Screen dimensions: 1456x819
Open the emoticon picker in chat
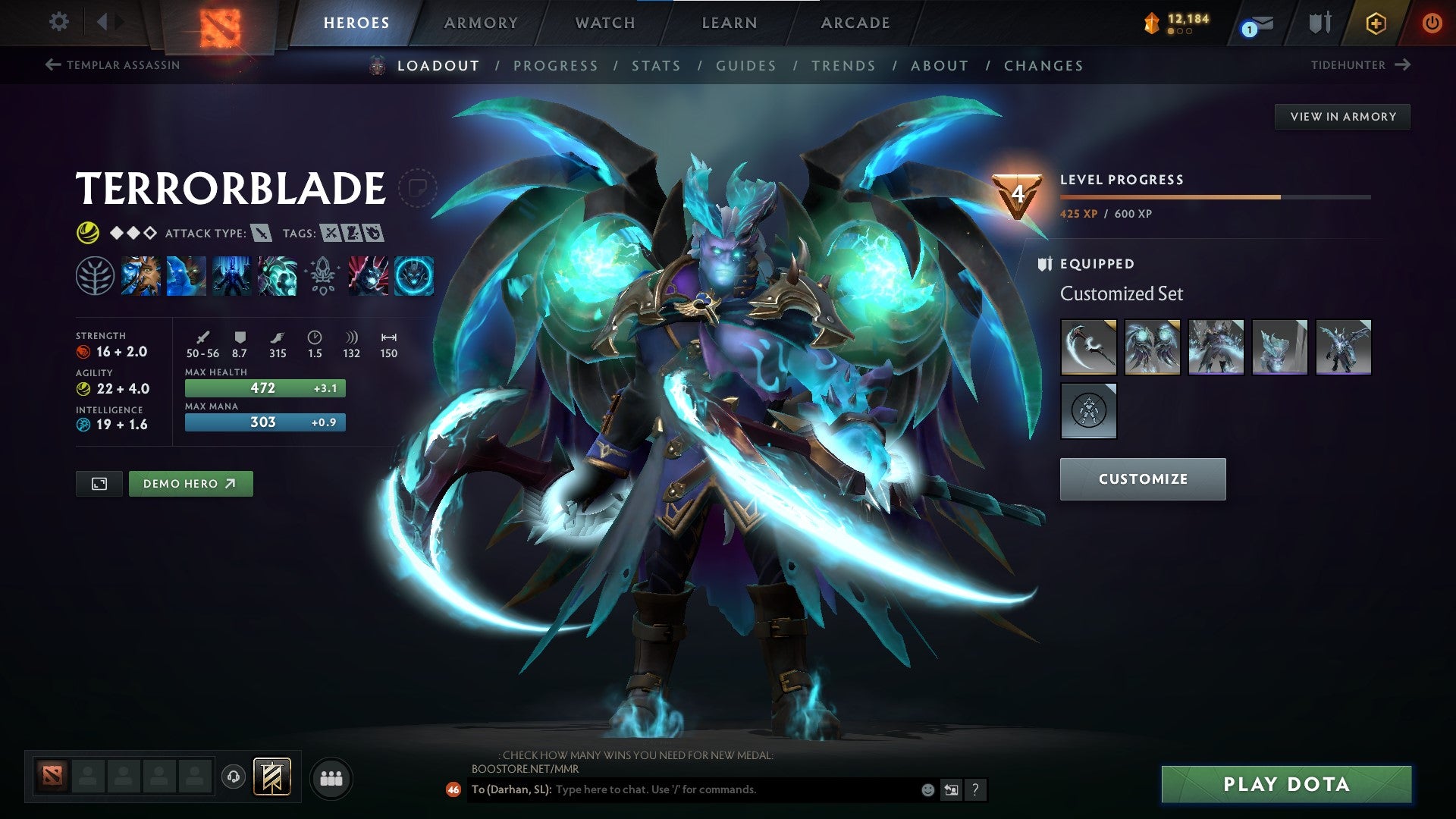pos(927,789)
